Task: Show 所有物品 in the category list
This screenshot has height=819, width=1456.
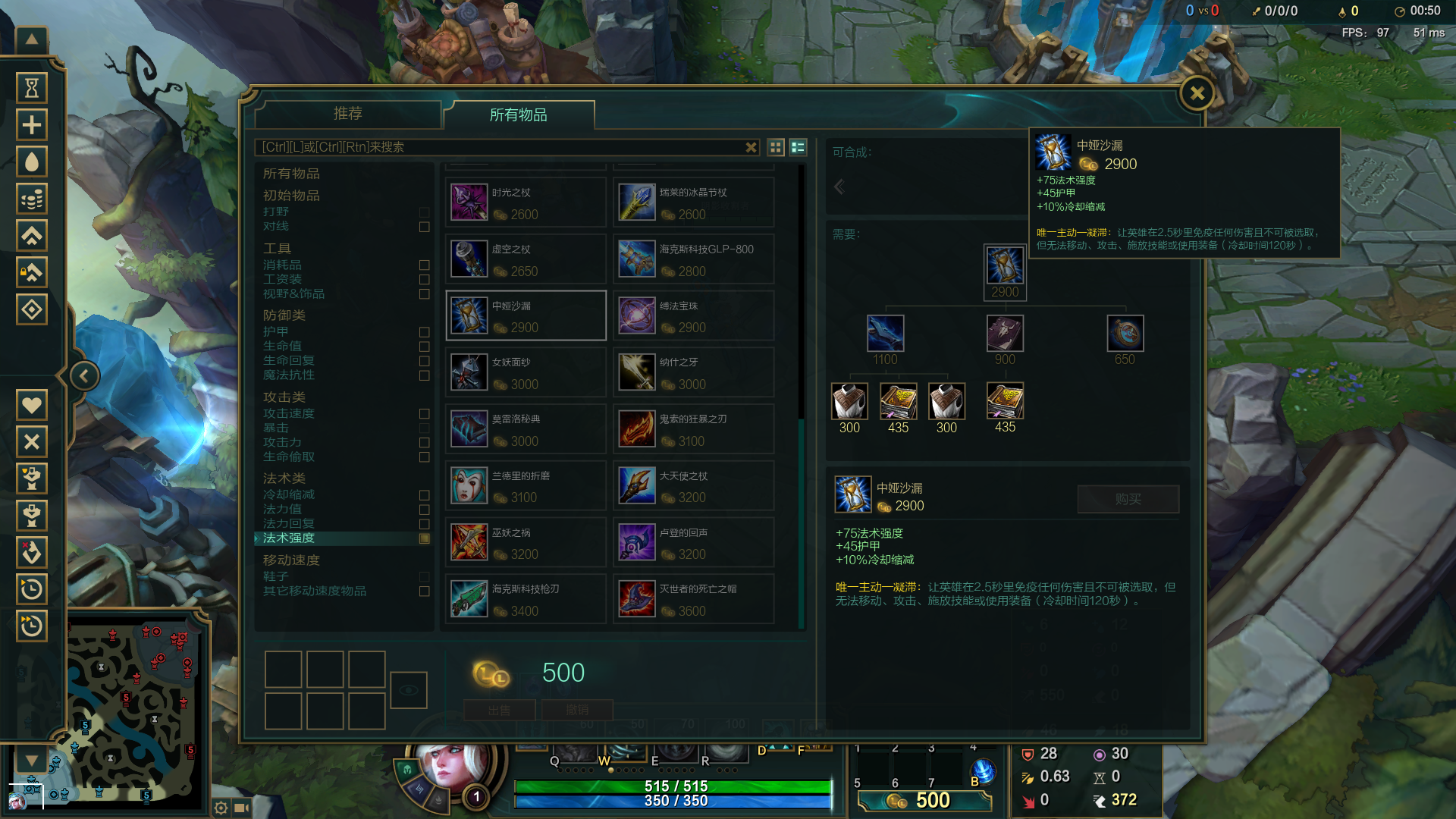Action: coord(291,174)
